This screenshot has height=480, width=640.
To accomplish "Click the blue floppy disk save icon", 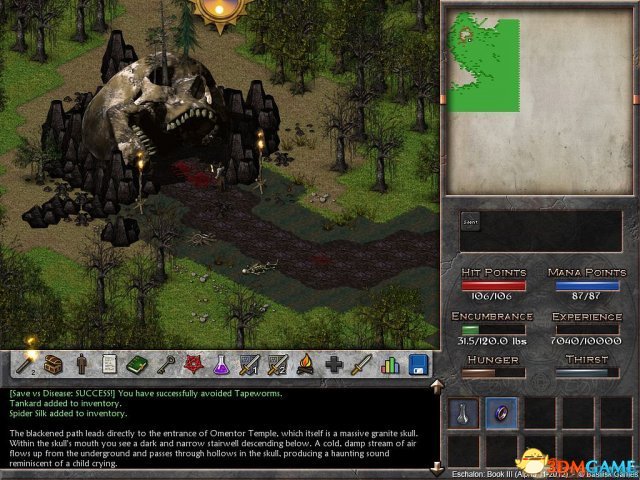I will [417, 365].
